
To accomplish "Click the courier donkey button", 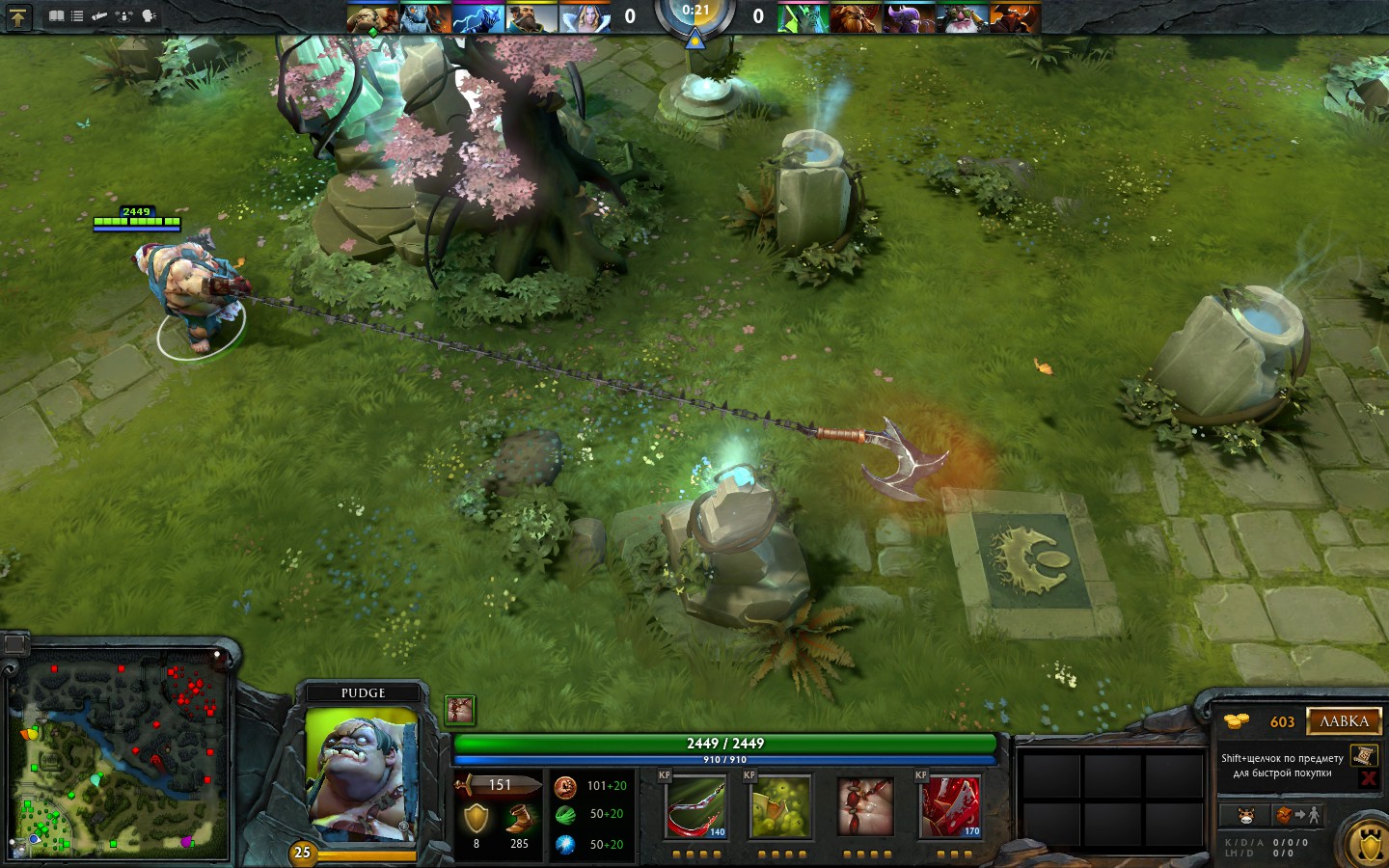I will coord(1245,816).
